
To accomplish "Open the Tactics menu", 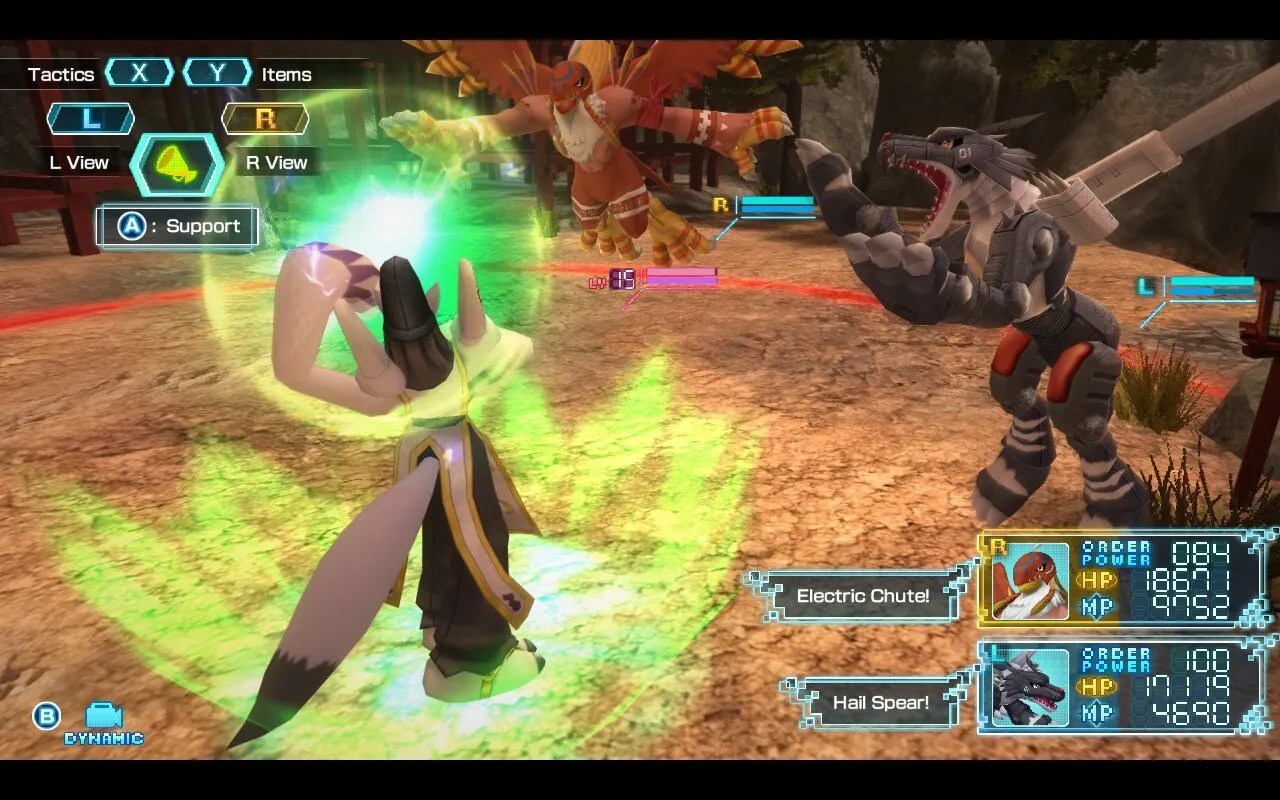I will point(62,73).
